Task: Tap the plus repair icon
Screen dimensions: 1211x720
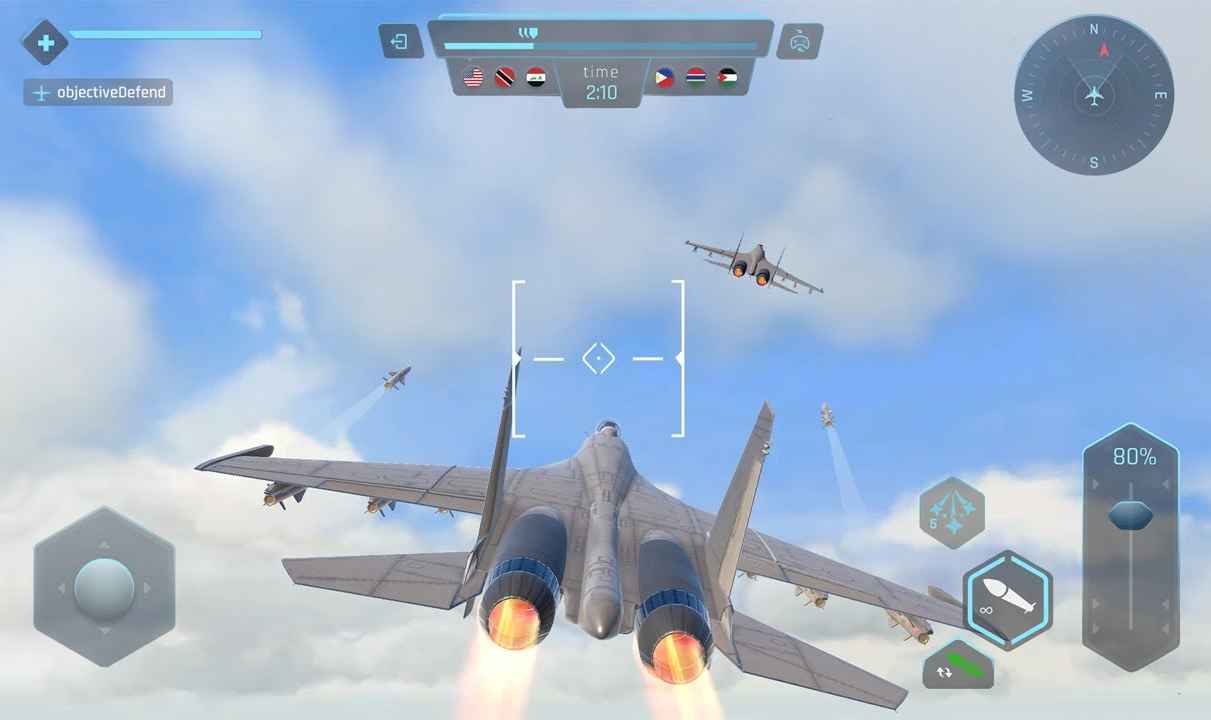Action: click(x=45, y=43)
